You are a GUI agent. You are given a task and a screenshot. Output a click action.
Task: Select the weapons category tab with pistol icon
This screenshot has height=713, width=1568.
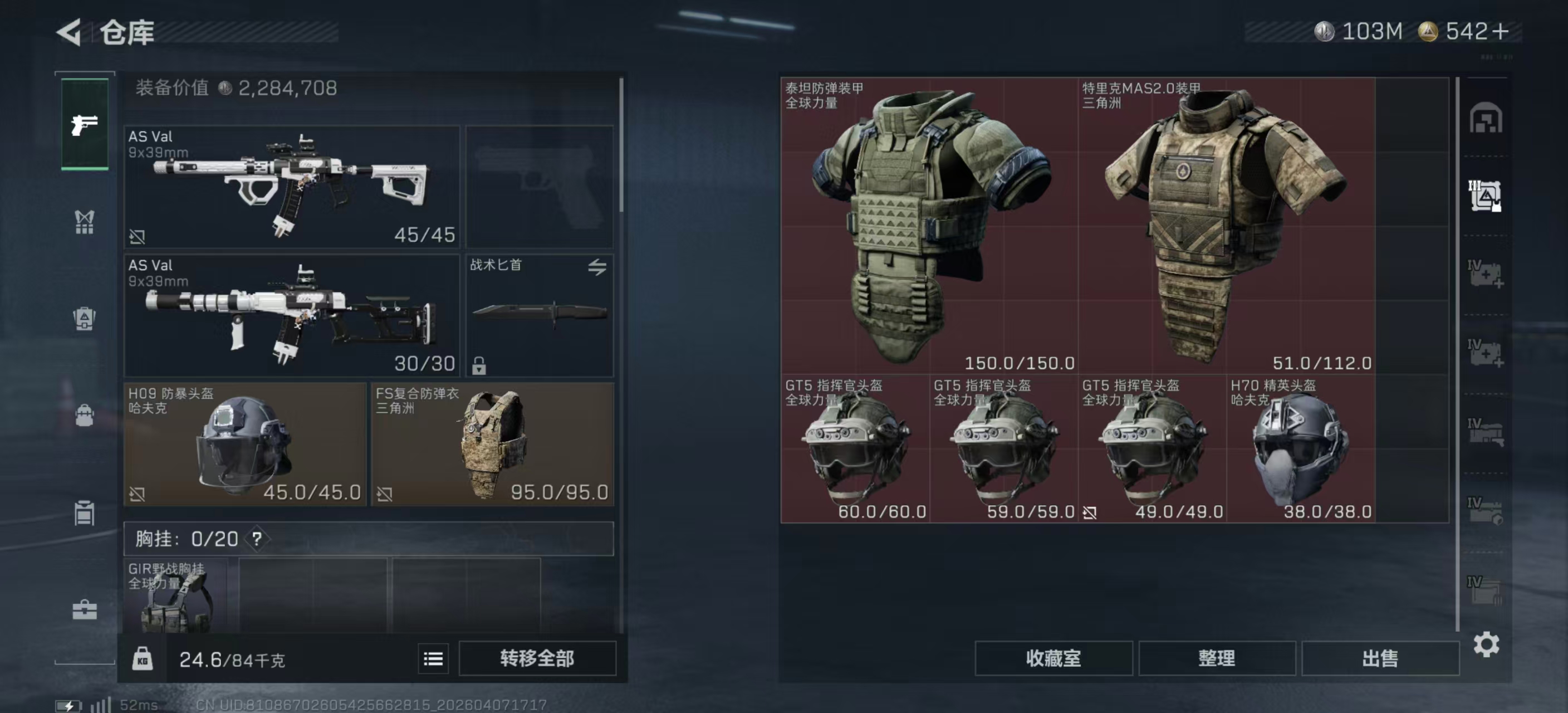coord(85,125)
